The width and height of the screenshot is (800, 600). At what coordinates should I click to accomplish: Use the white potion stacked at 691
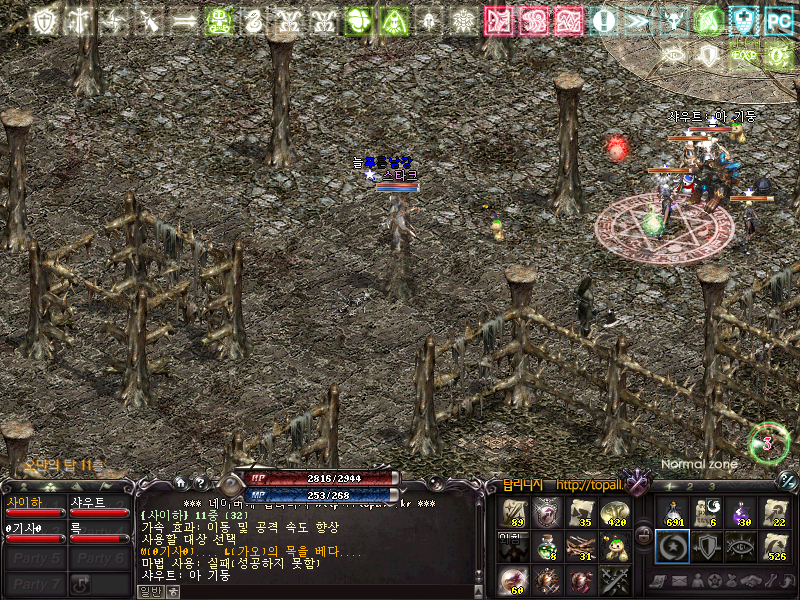[x=673, y=513]
